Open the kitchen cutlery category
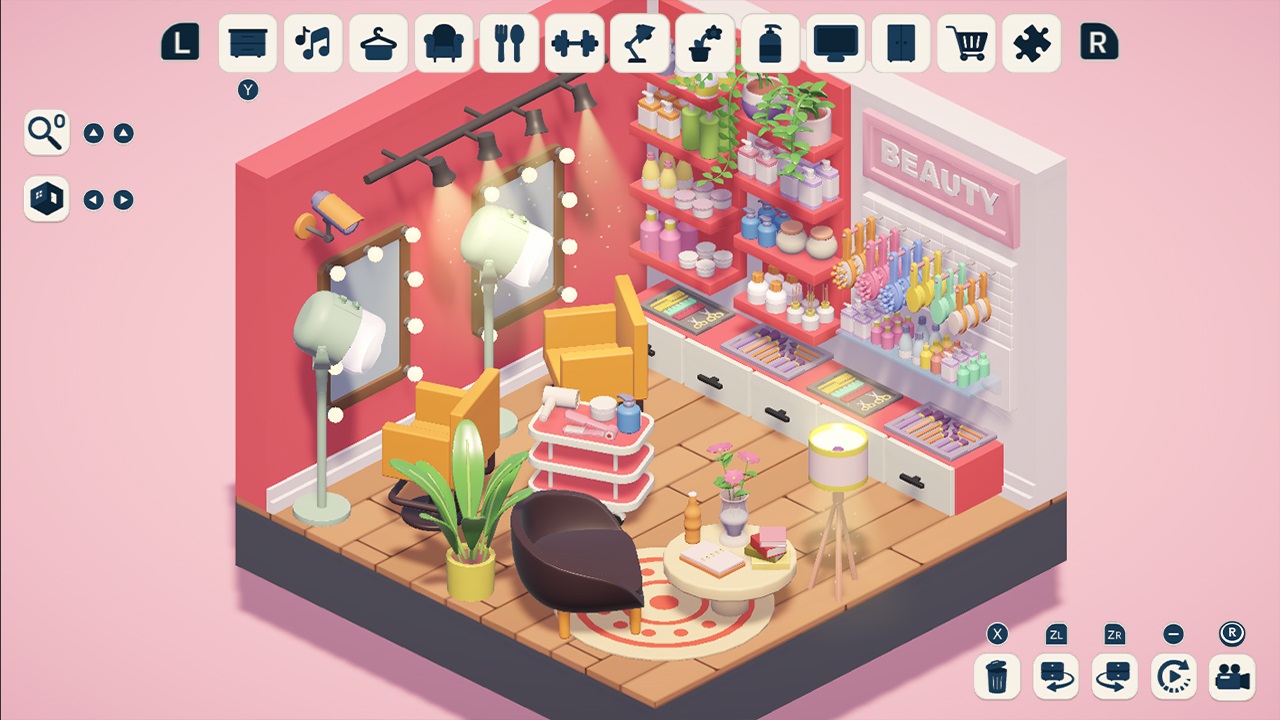Image resolution: width=1280 pixels, height=720 pixels. tap(509, 44)
